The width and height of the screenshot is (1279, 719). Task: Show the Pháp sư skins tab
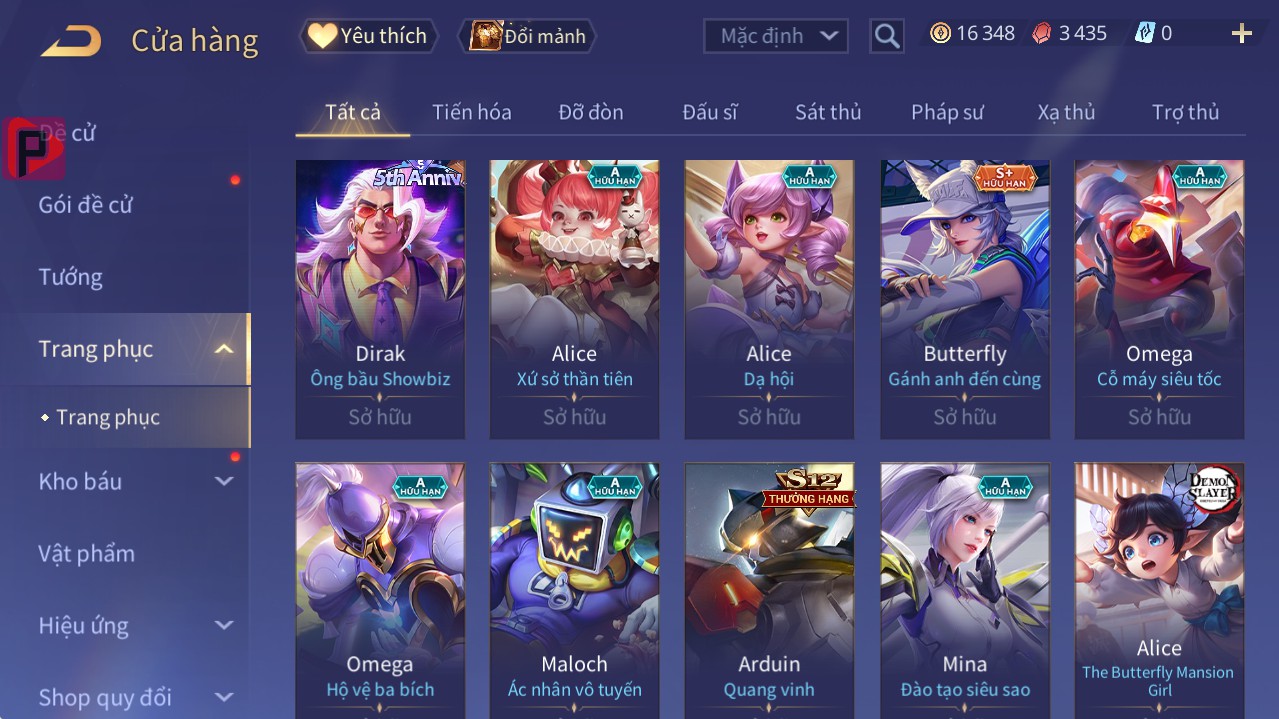[x=947, y=112]
